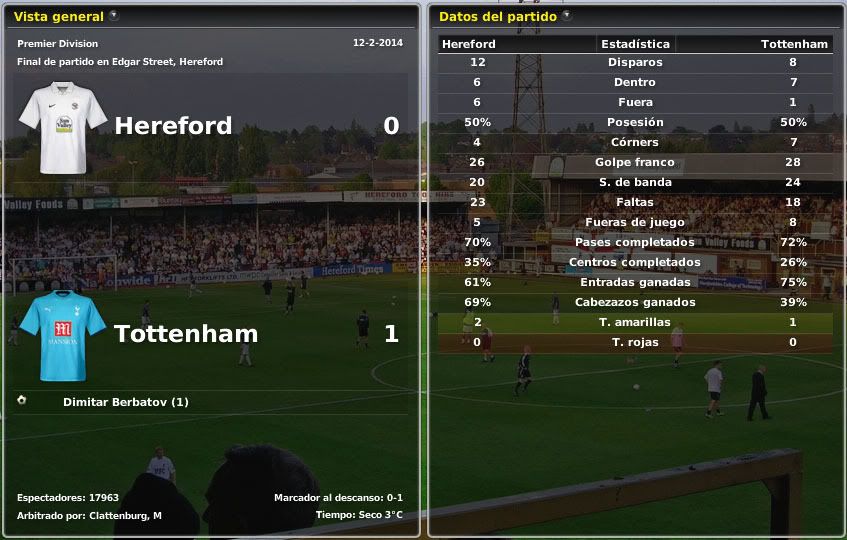Click the Tottenham column header in stats

[x=794, y=44]
